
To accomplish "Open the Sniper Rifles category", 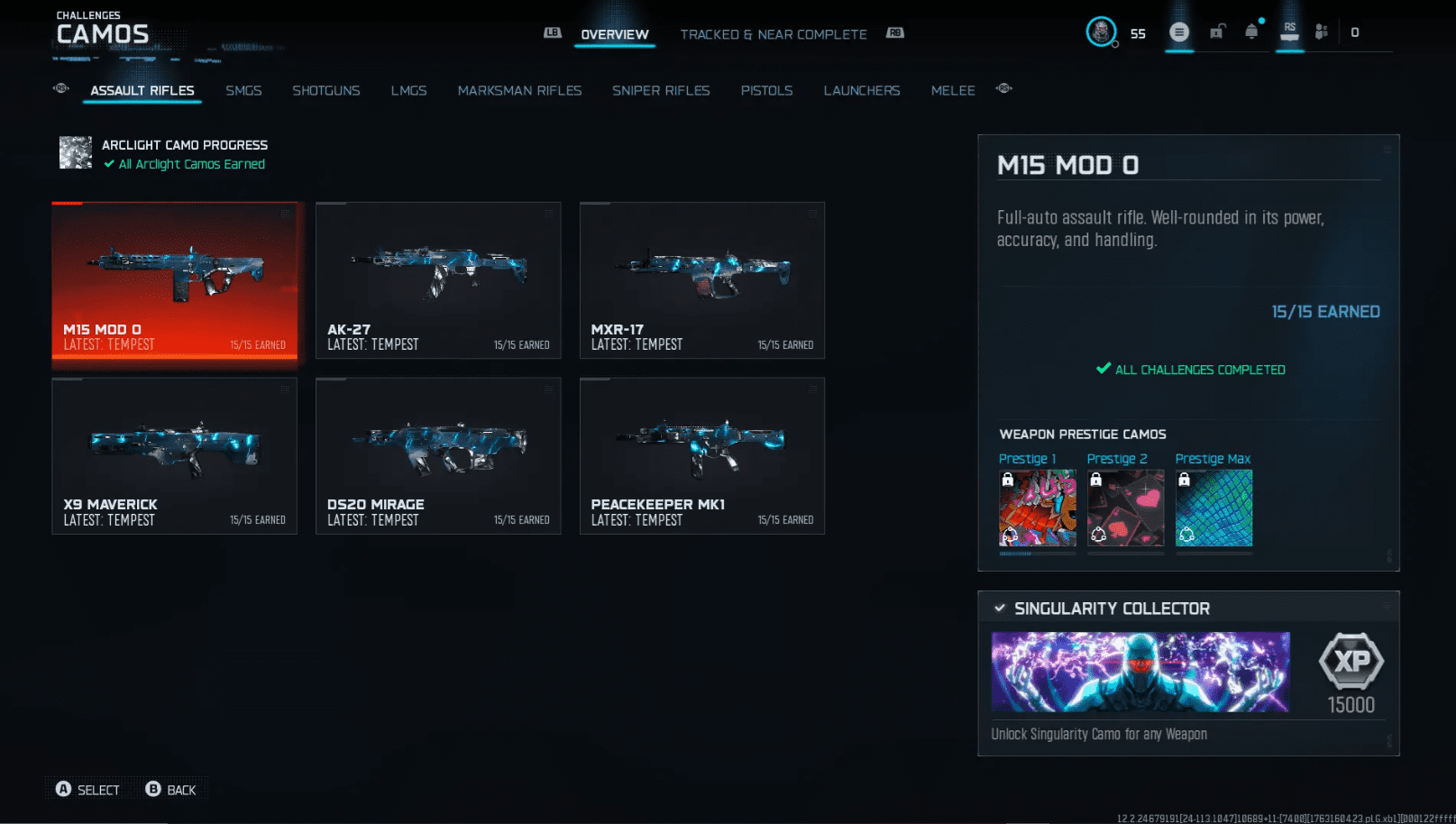I will (x=661, y=90).
